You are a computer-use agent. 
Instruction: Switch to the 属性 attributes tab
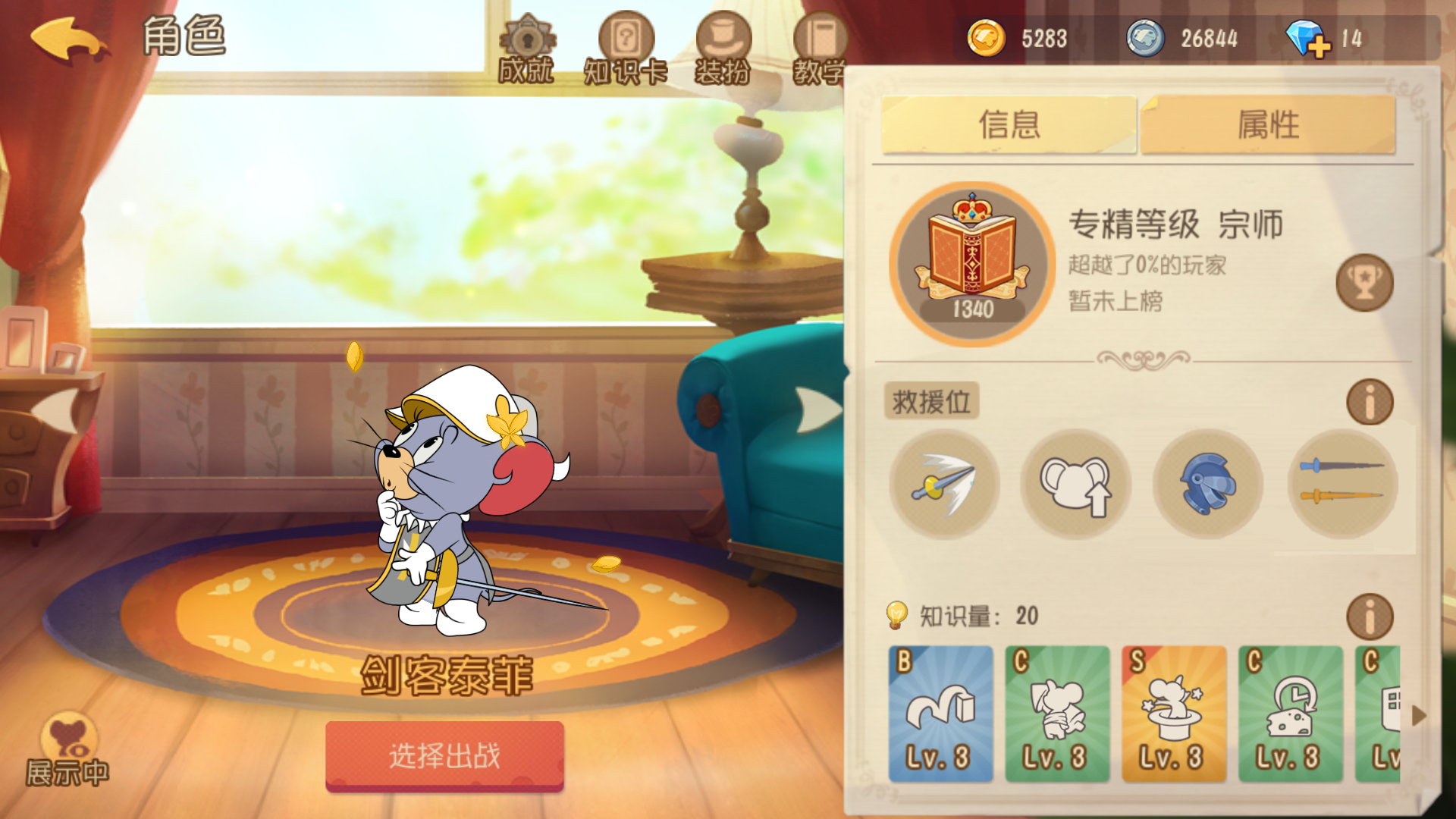[1267, 124]
